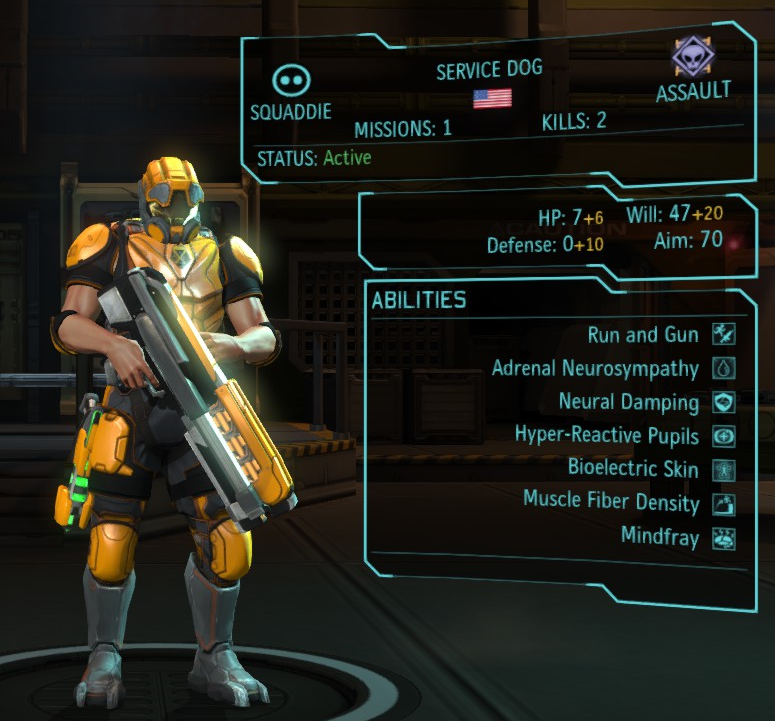The image size is (775, 721).
Task: Select the Muscle Fiber Density ability
Action: pos(610,499)
